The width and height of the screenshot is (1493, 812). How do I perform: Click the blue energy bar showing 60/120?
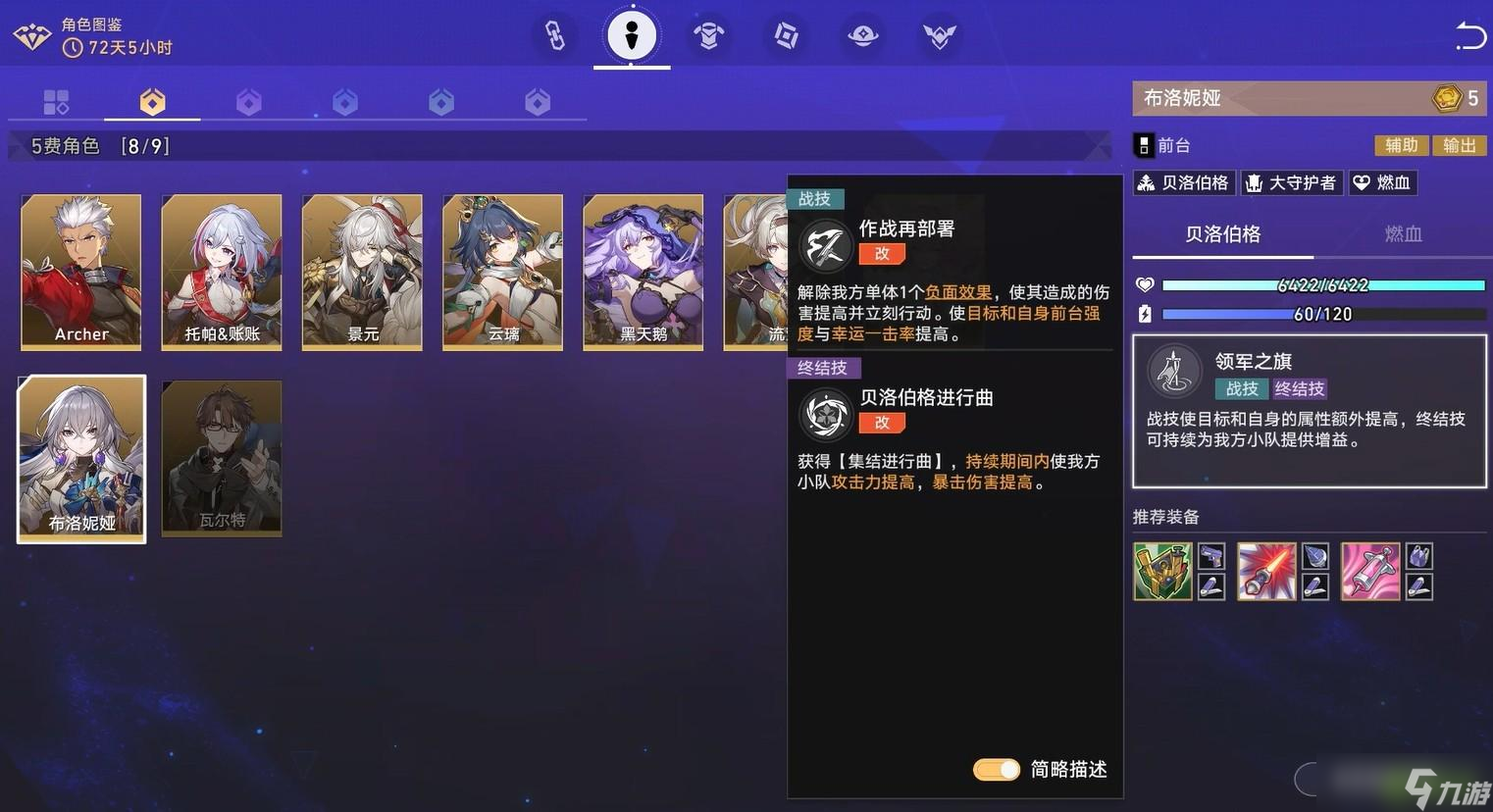coord(1323,314)
